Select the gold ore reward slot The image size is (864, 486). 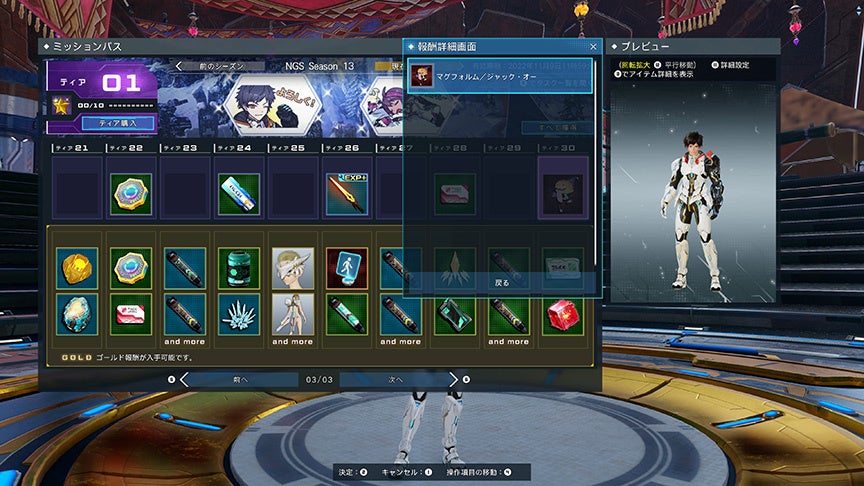(x=77, y=268)
